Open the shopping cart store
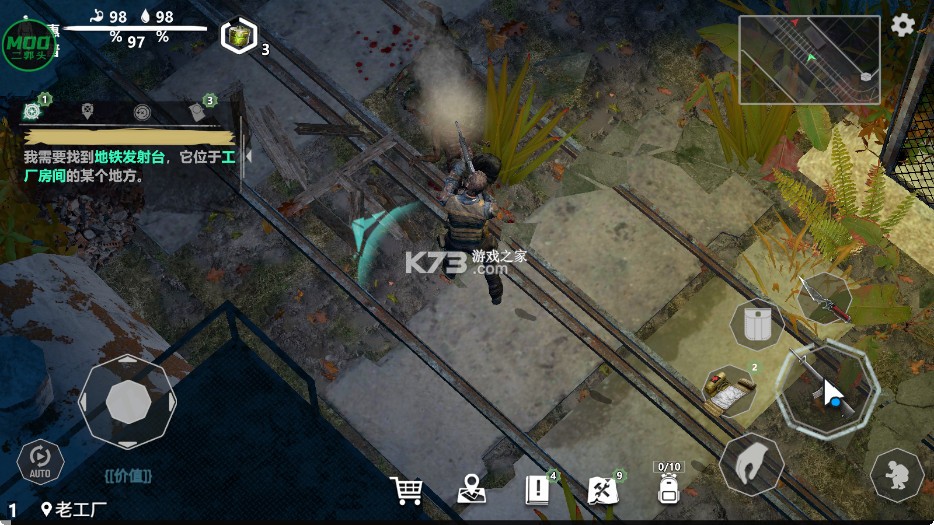 [406, 490]
